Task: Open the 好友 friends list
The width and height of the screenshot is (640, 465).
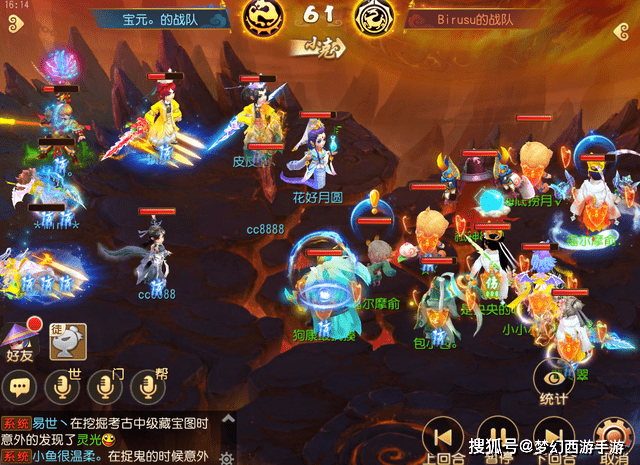Action: point(20,340)
